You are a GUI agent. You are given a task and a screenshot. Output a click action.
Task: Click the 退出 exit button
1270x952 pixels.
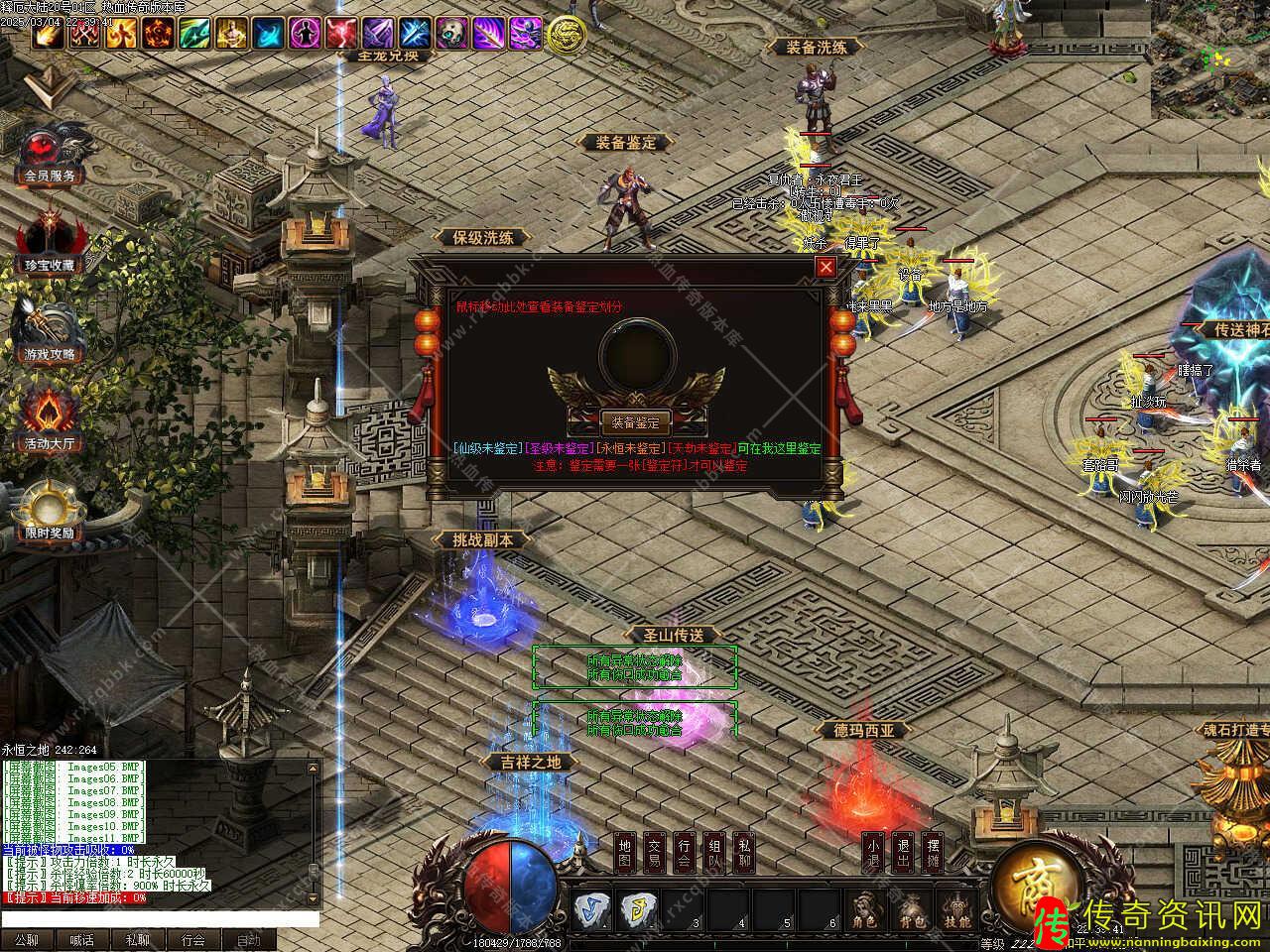click(902, 853)
